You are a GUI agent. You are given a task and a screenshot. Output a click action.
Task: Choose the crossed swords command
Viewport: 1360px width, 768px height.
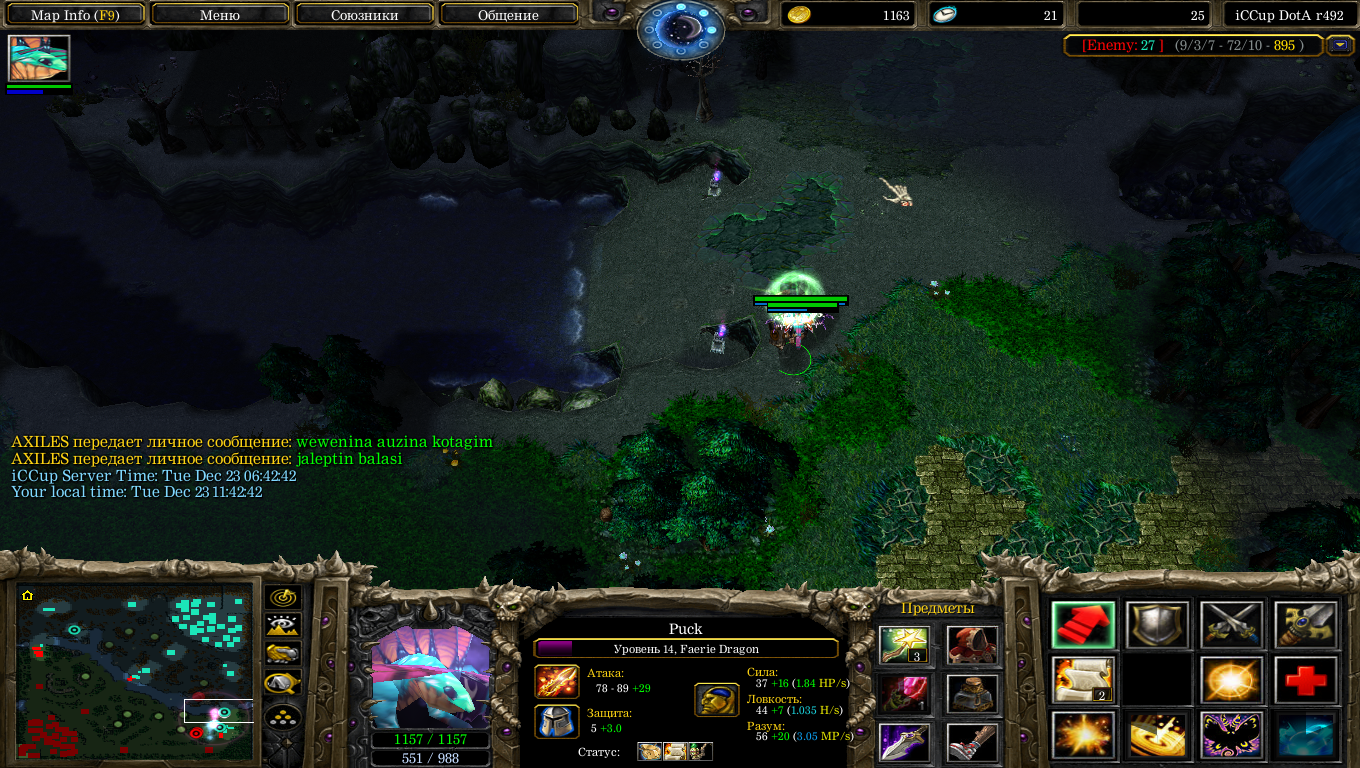(x=1231, y=625)
